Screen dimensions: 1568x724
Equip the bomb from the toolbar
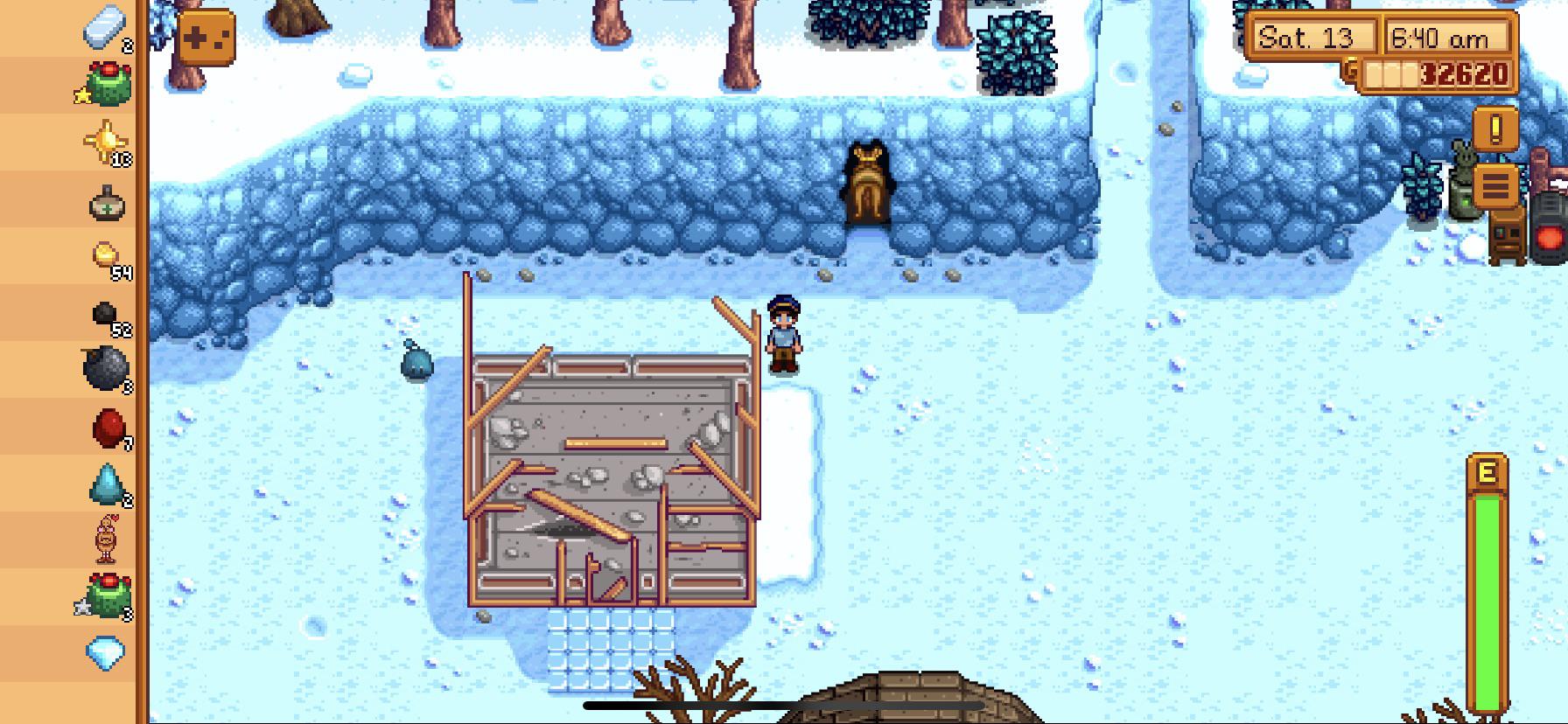[x=107, y=369]
